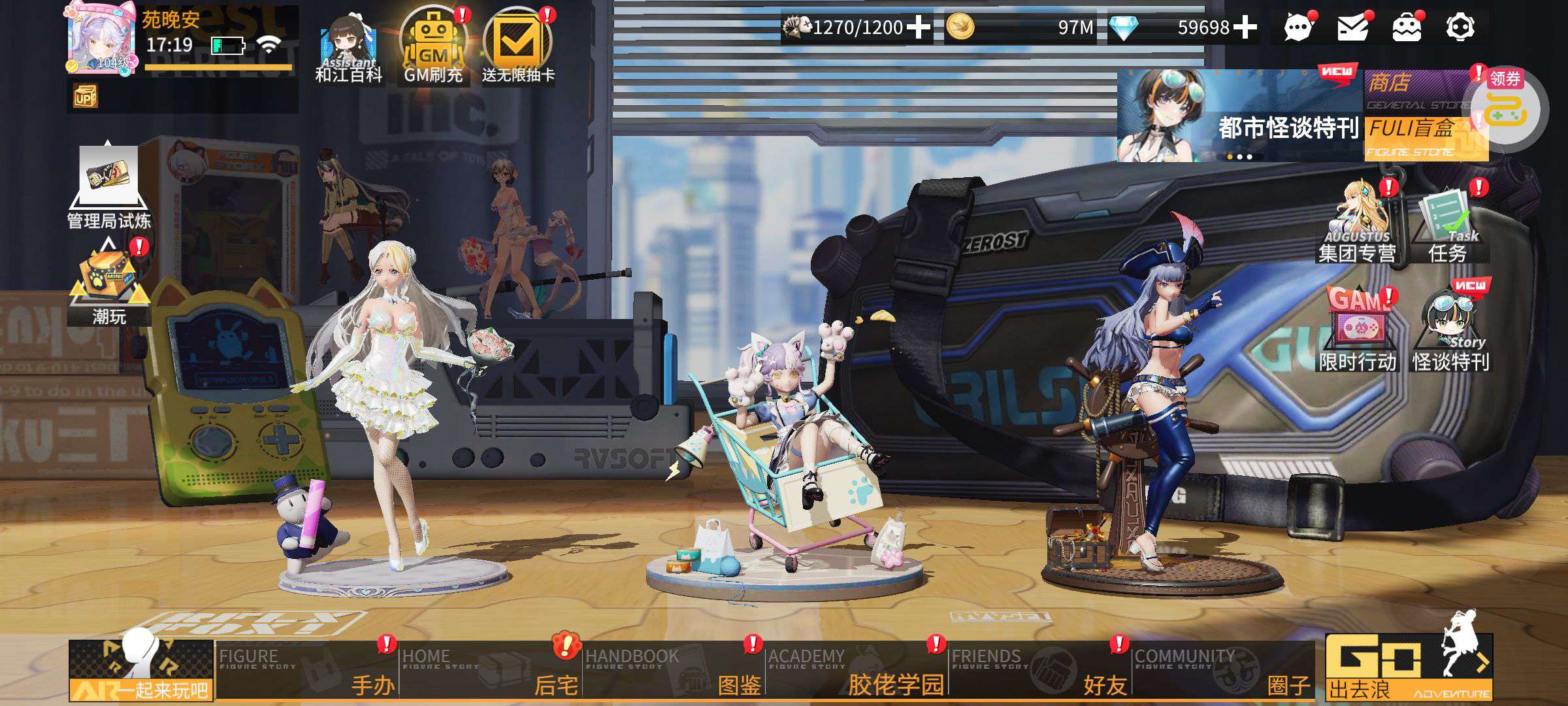The width and height of the screenshot is (1568, 706).
Task: Switch to the 手办 Figure menu
Action: click(307, 670)
